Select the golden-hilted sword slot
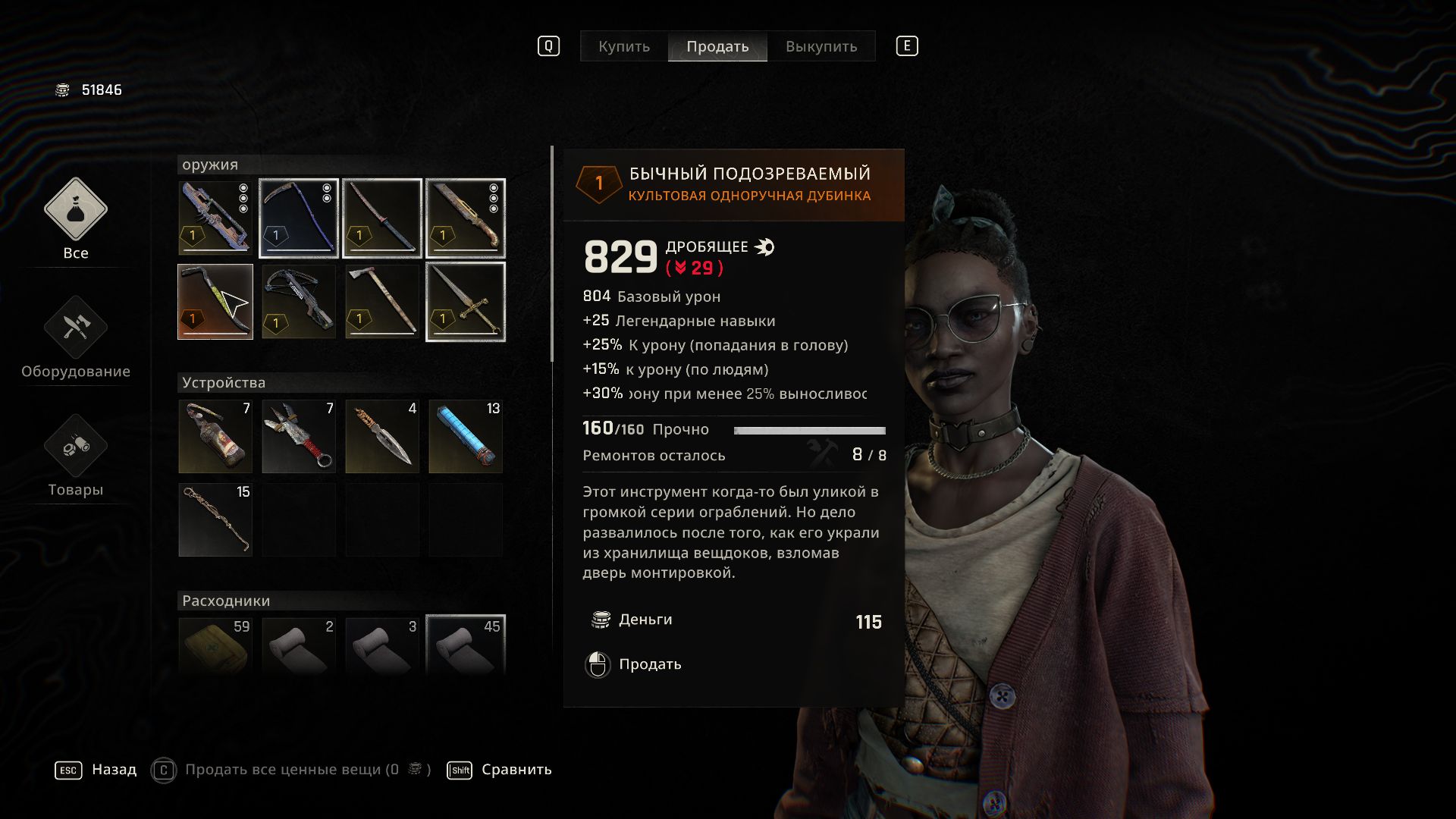Image resolution: width=1456 pixels, height=819 pixels. [x=466, y=302]
